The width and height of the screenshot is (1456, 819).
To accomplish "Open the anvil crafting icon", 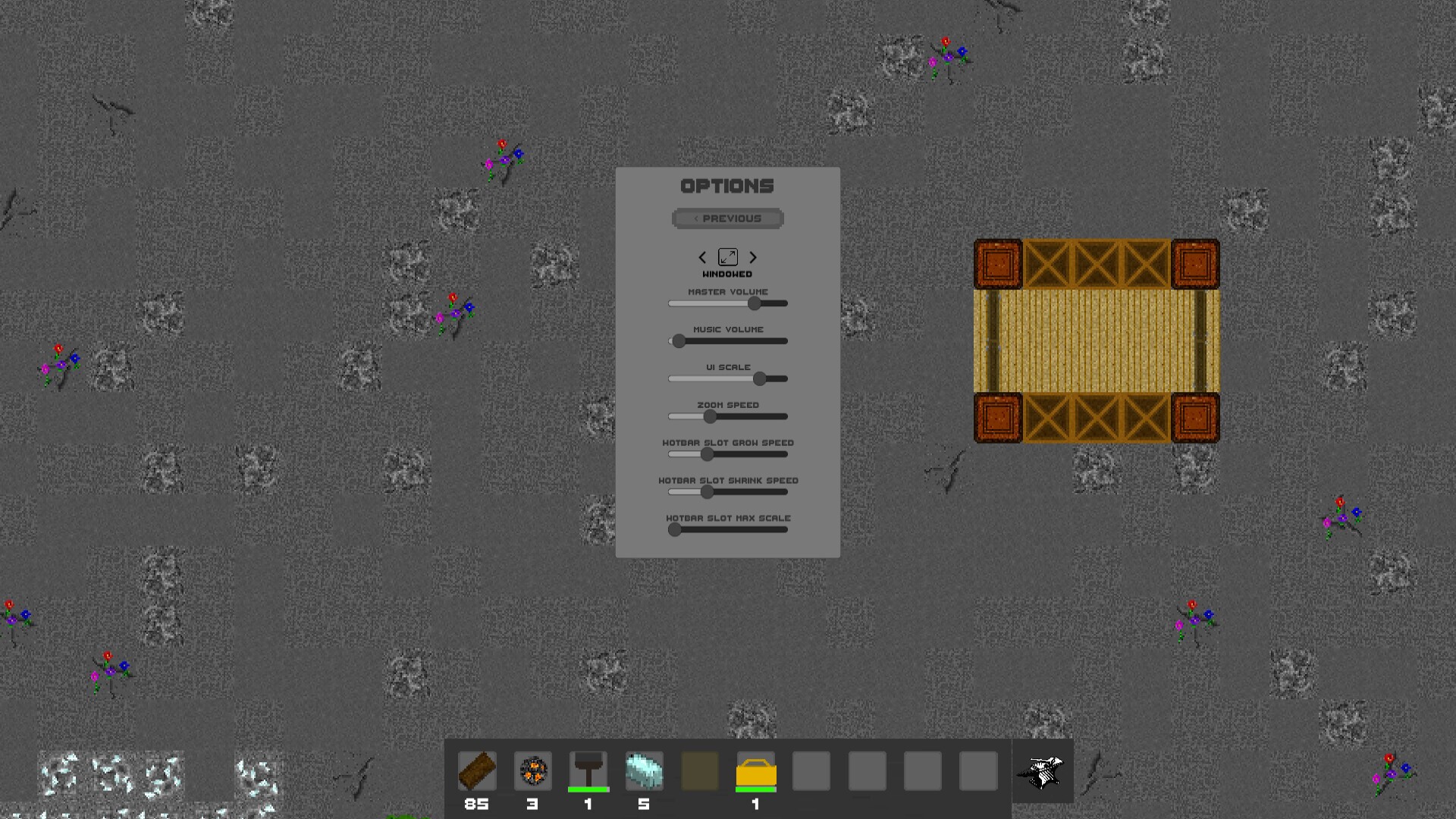I will (1040, 772).
